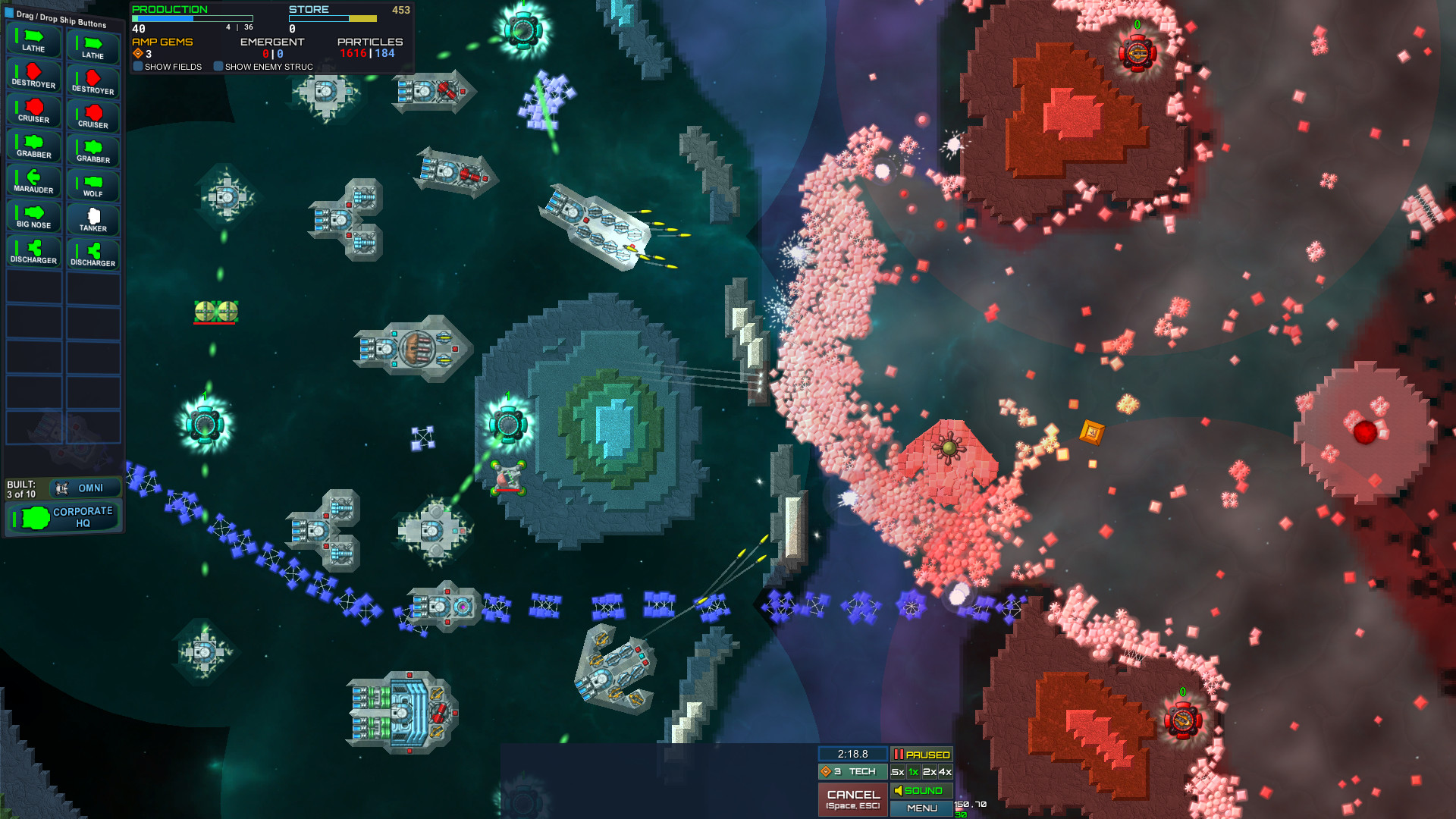The width and height of the screenshot is (1456, 819).
Task: Switch game speed to 4x
Action: click(x=946, y=771)
